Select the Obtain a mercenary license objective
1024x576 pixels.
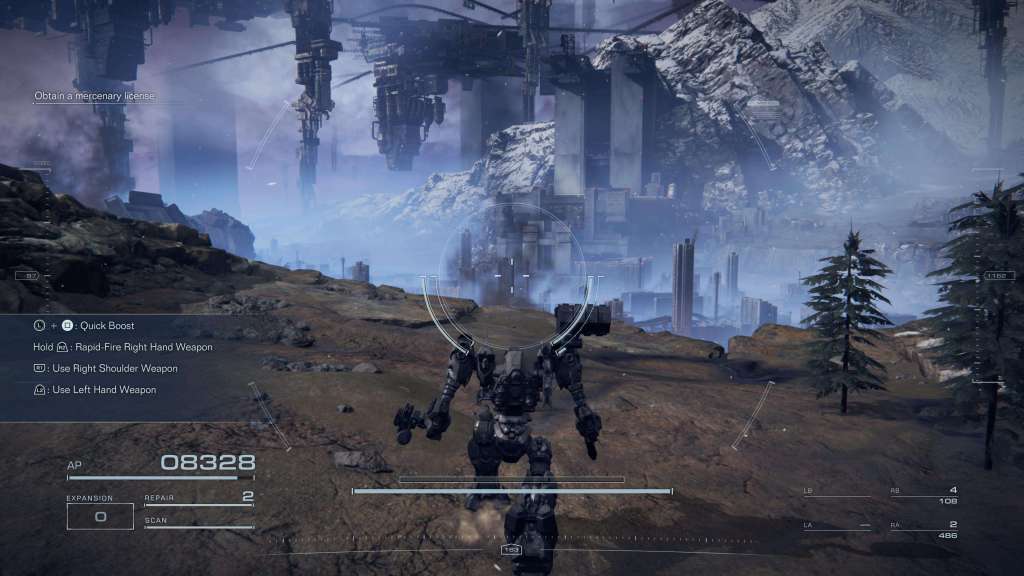click(95, 96)
